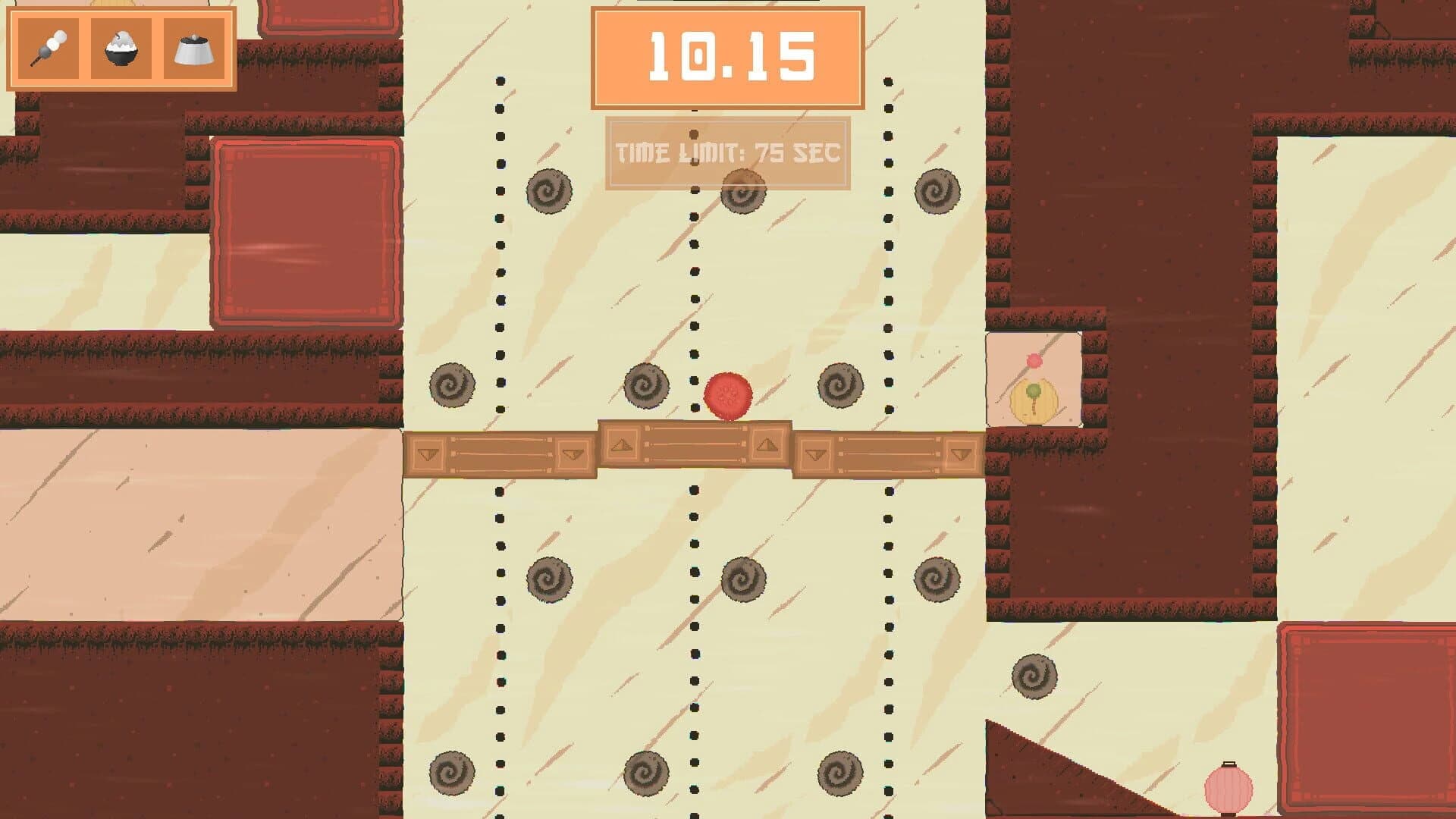
Task: Click the down-arrow marker right of the center pad
Action: coord(817,453)
